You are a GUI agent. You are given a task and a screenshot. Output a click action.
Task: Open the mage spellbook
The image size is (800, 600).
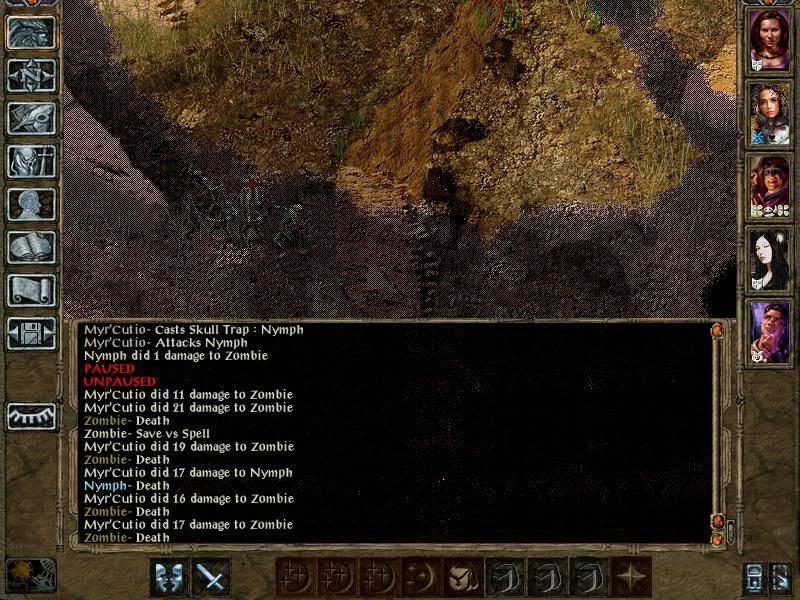(31, 247)
